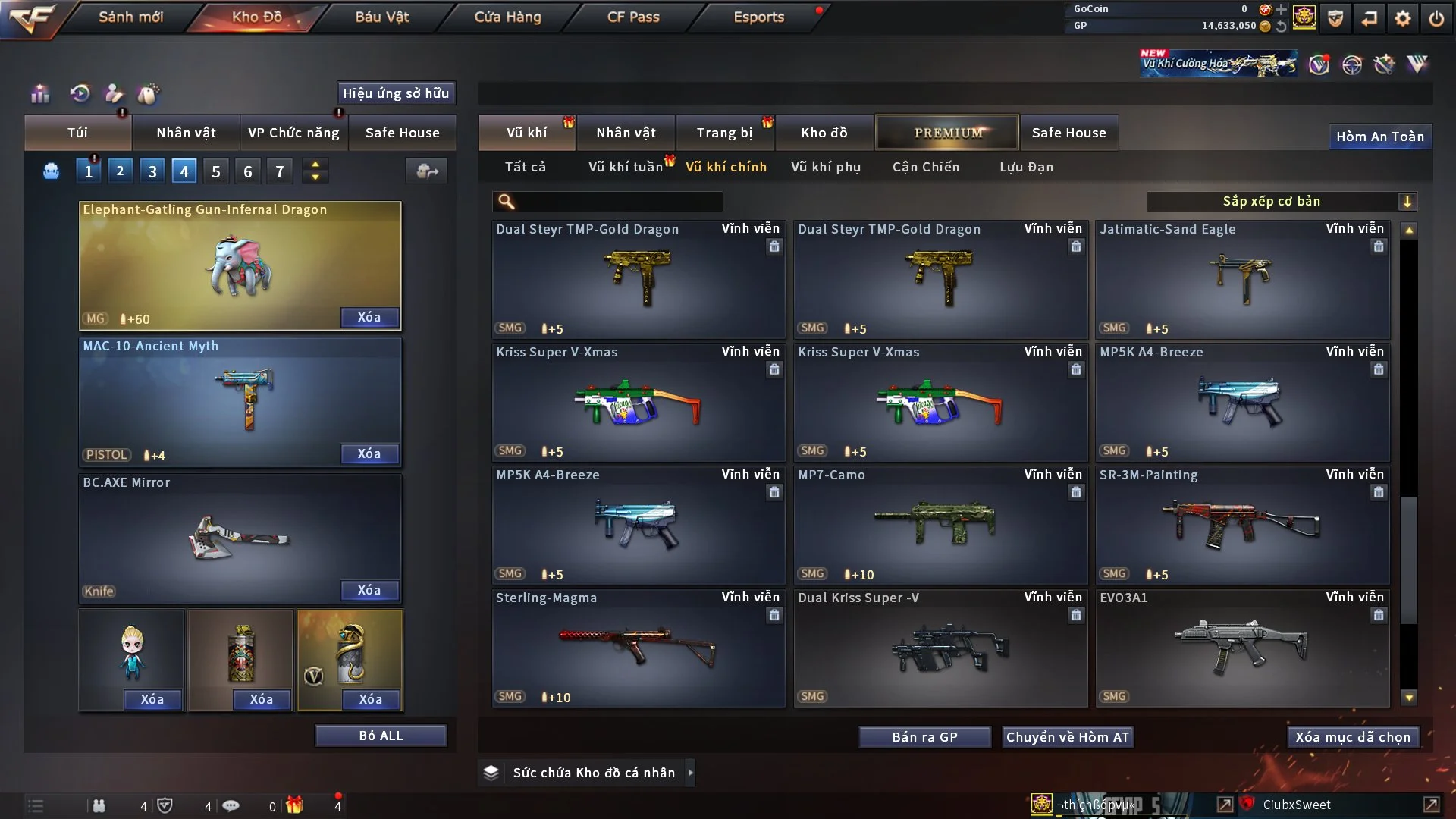Open the gear settings icon

(x=1403, y=18)
